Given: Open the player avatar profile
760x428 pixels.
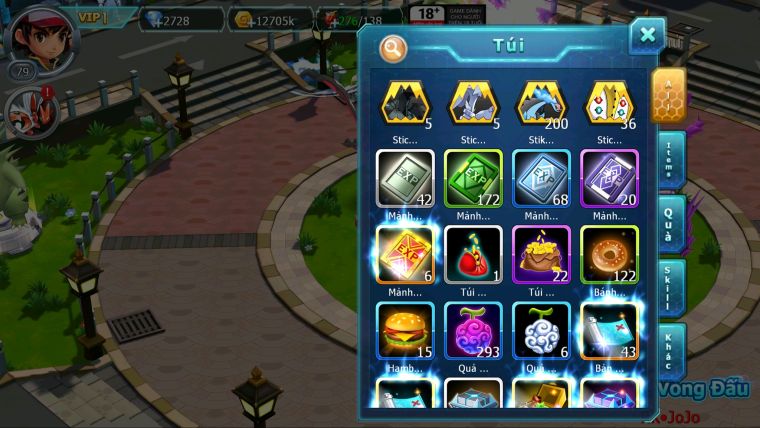Looking at the screenshot, I should (x=40, y=38).
